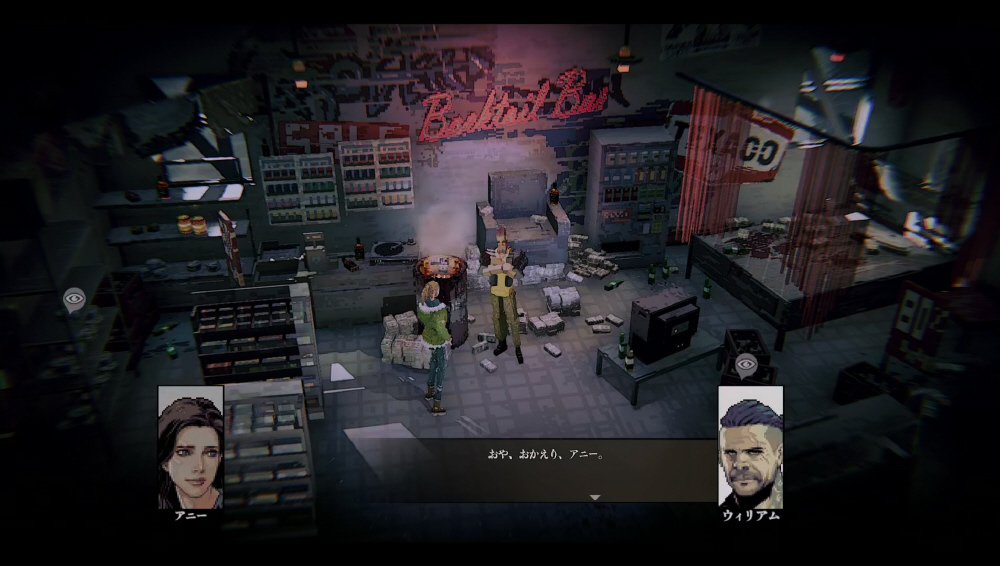Viewport: 1000px width, 566px height.
Task: Select the eye inspect marker near the television
Action: [746, 365]
